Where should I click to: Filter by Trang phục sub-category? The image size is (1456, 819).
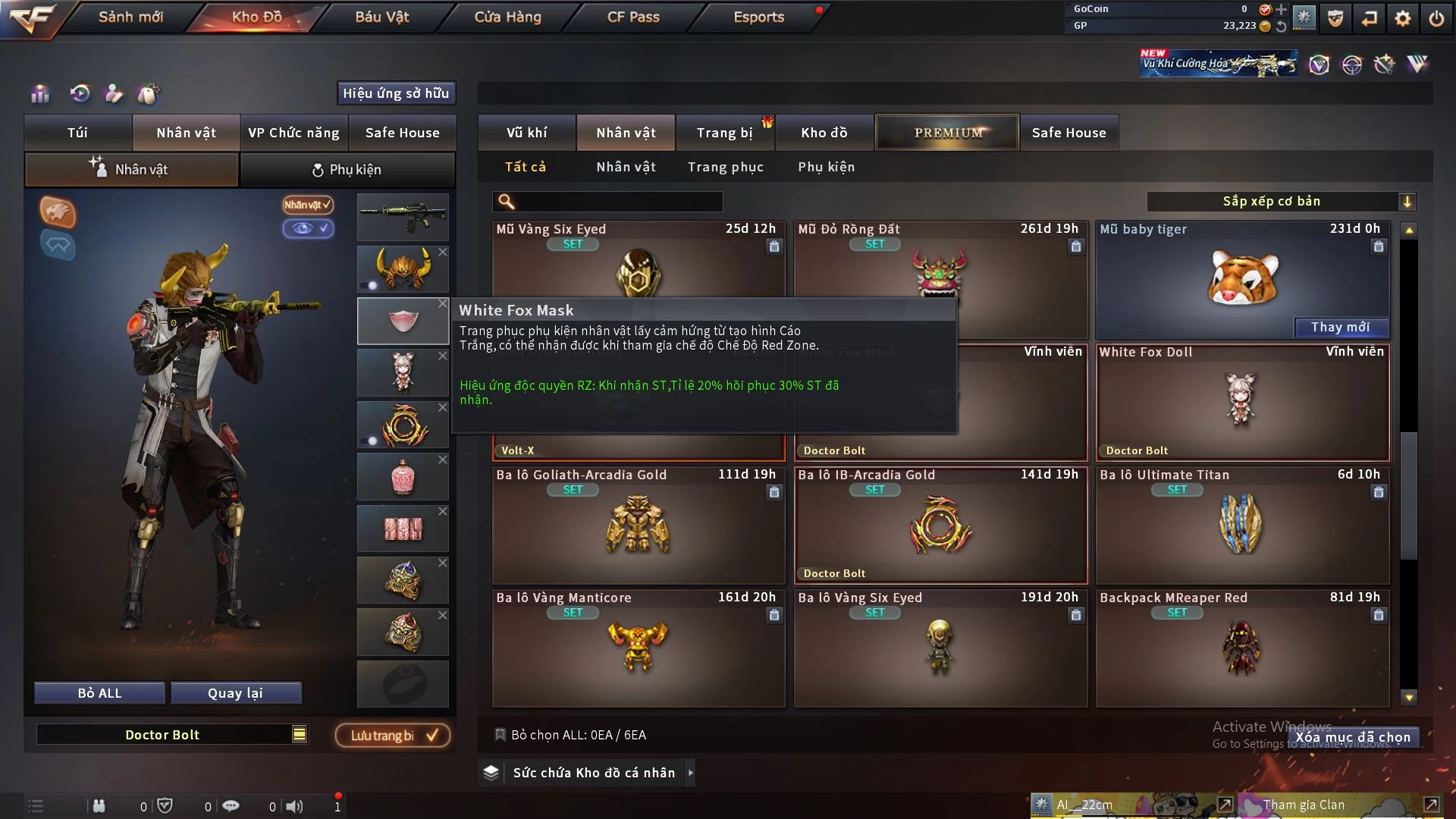725,167
